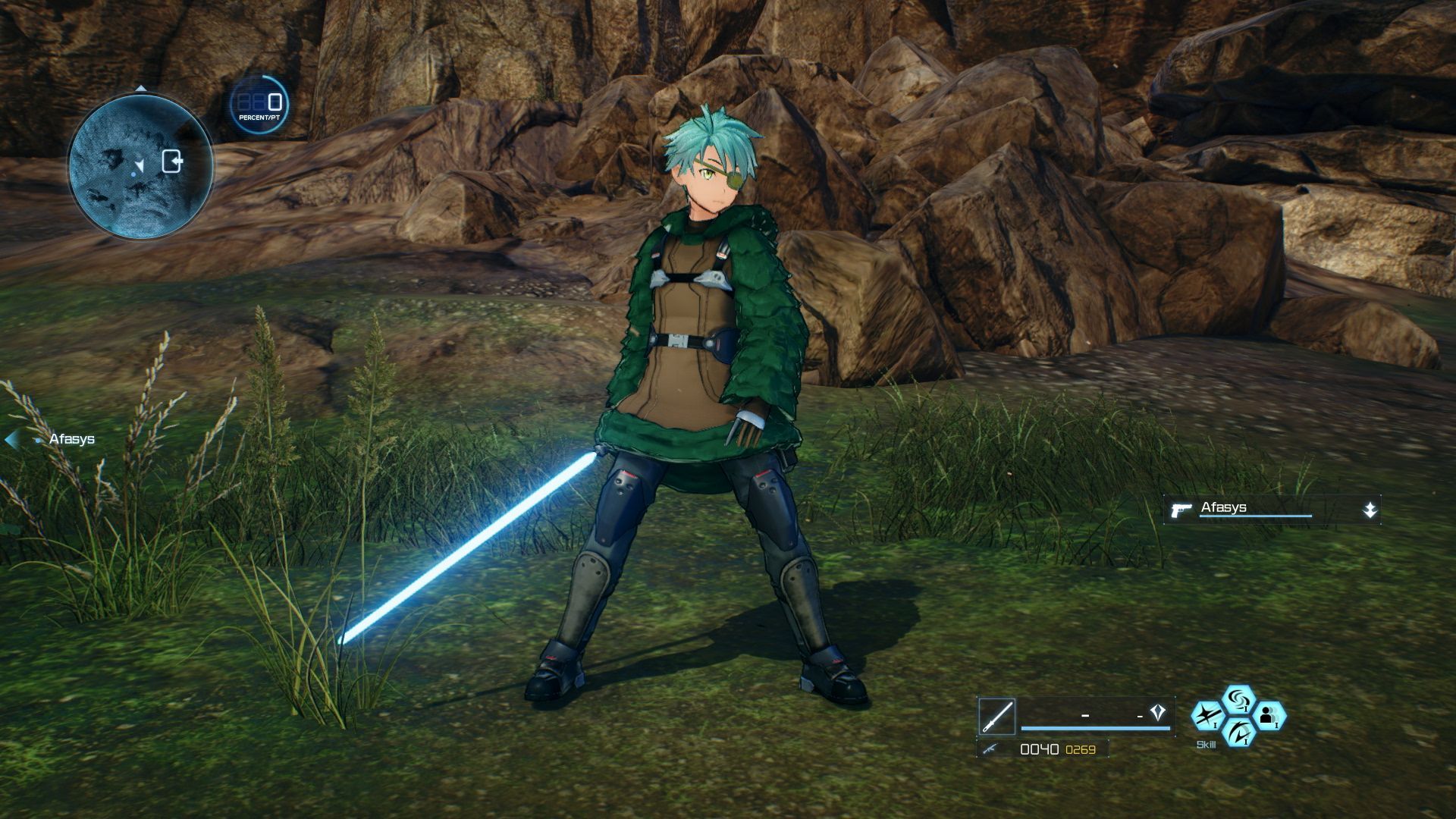Screen dimensions: 1456x819
Task: Click the pistol icon in Afasys's party bar
Action: [1181, 508]
